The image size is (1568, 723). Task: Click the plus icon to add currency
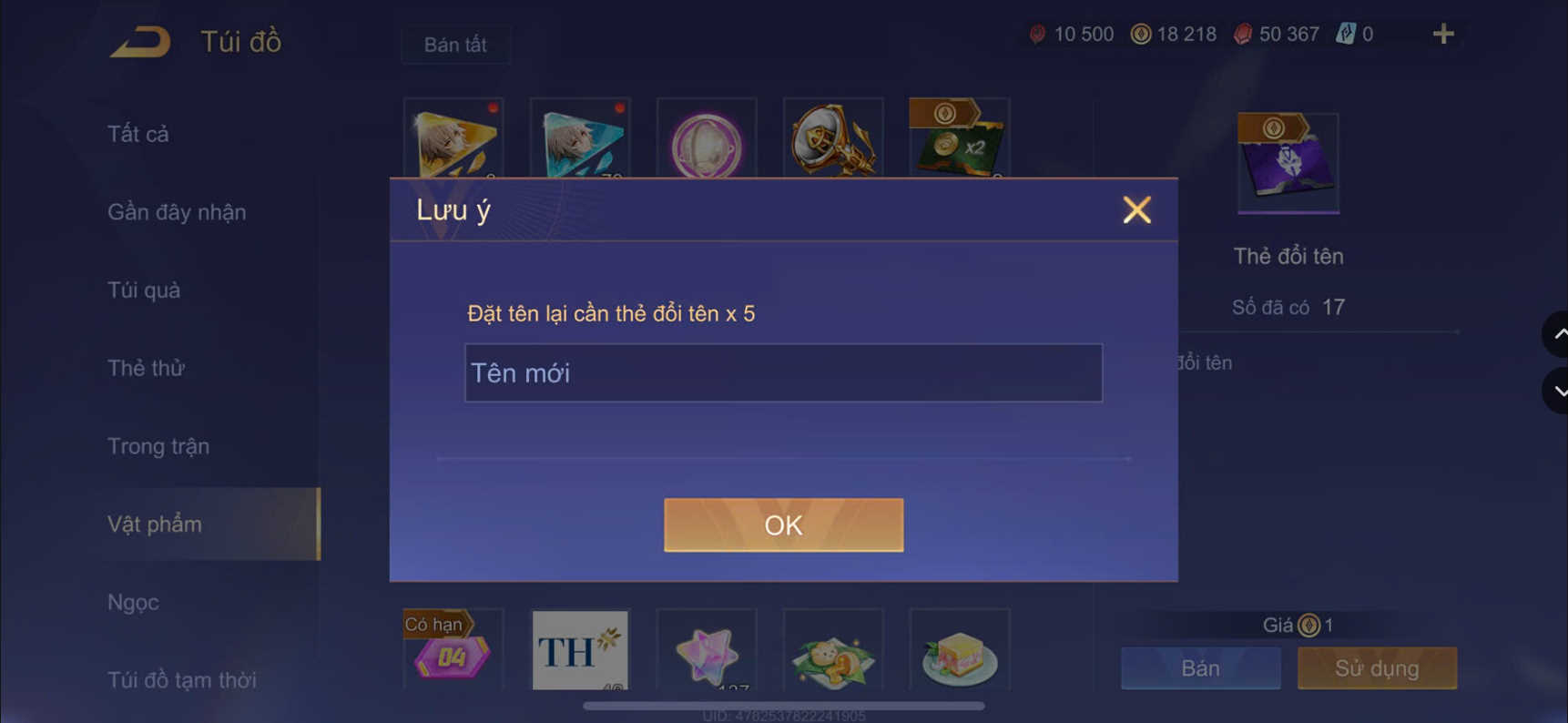[1443, 34]
